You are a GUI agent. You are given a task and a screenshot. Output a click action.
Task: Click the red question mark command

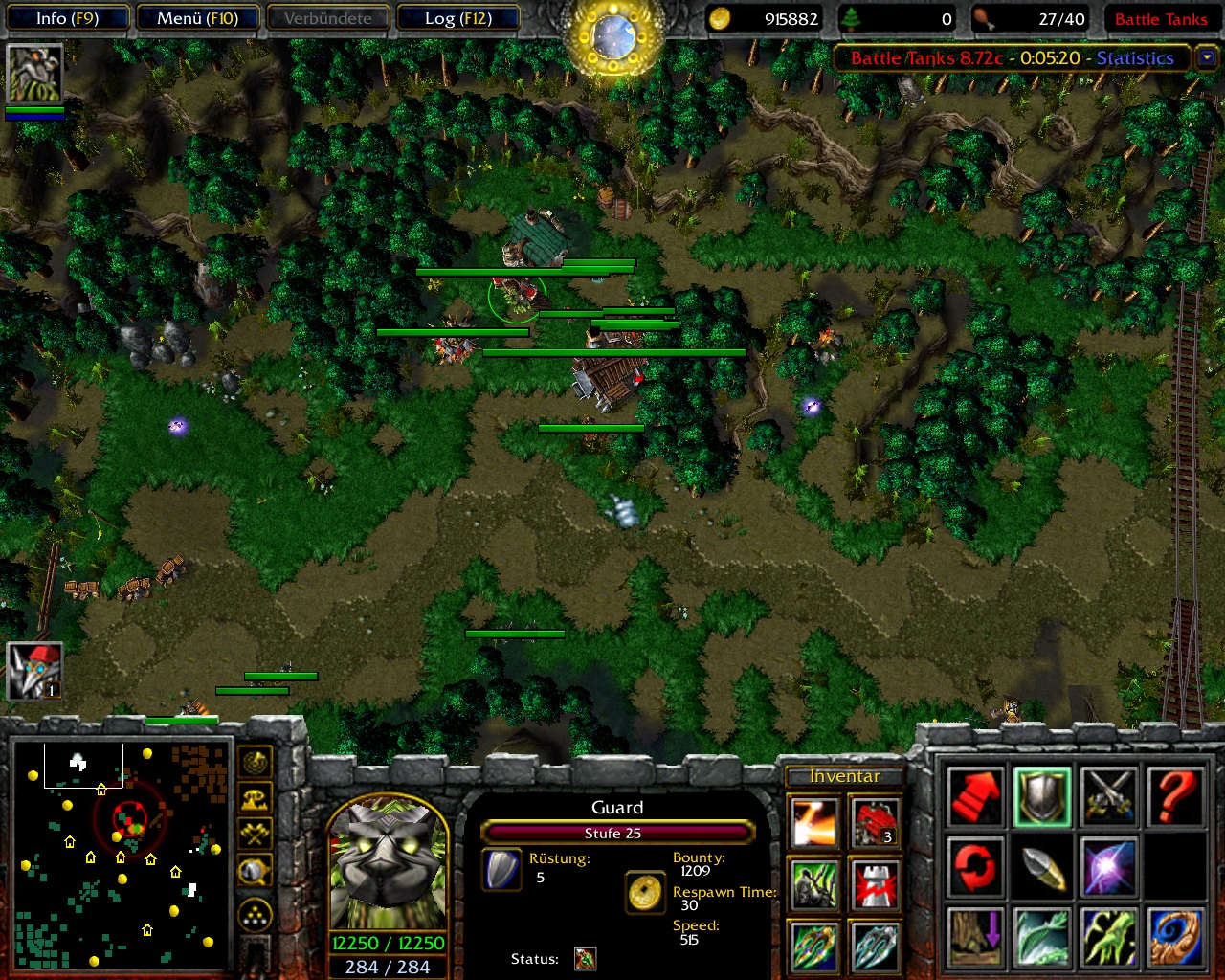pos(1175,797)
